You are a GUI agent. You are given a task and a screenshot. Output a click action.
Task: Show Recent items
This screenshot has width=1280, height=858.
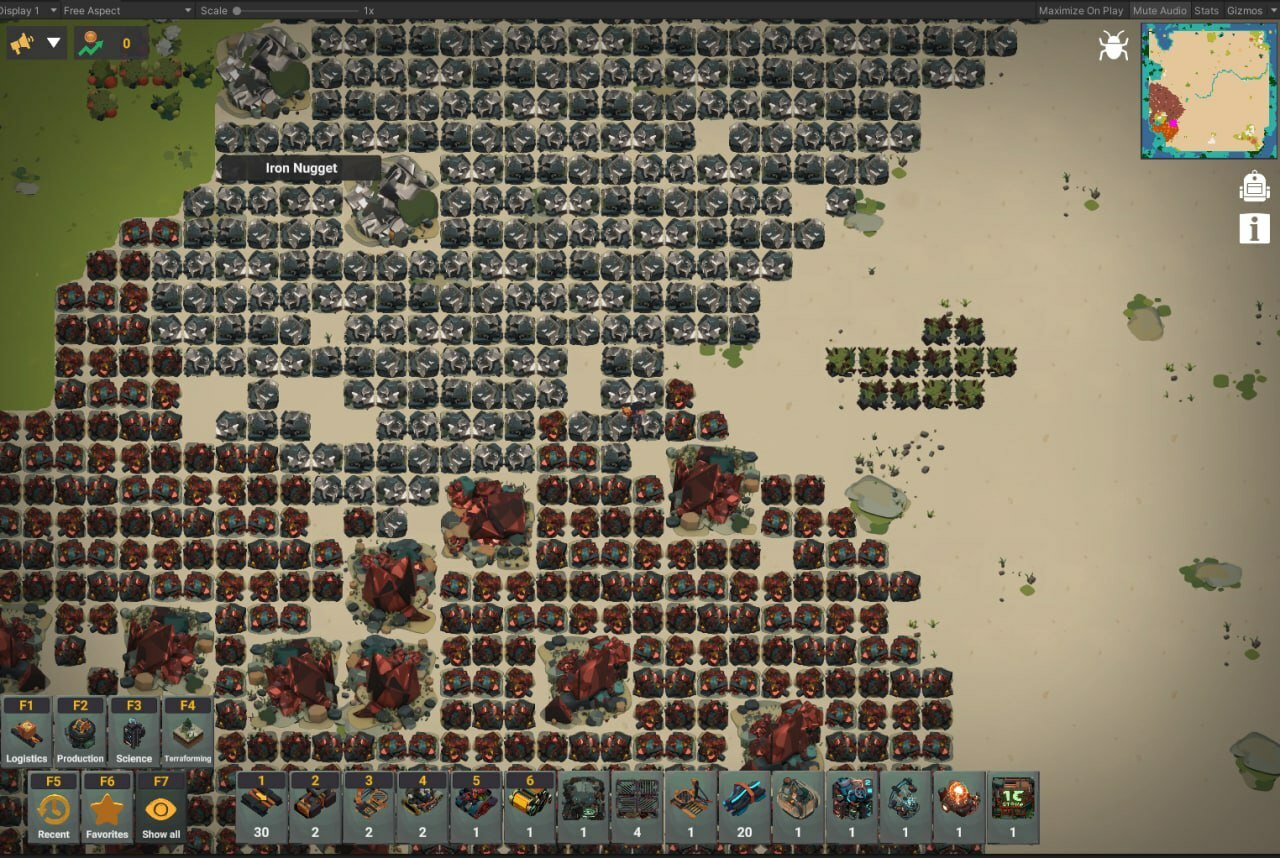pos(54,808)
